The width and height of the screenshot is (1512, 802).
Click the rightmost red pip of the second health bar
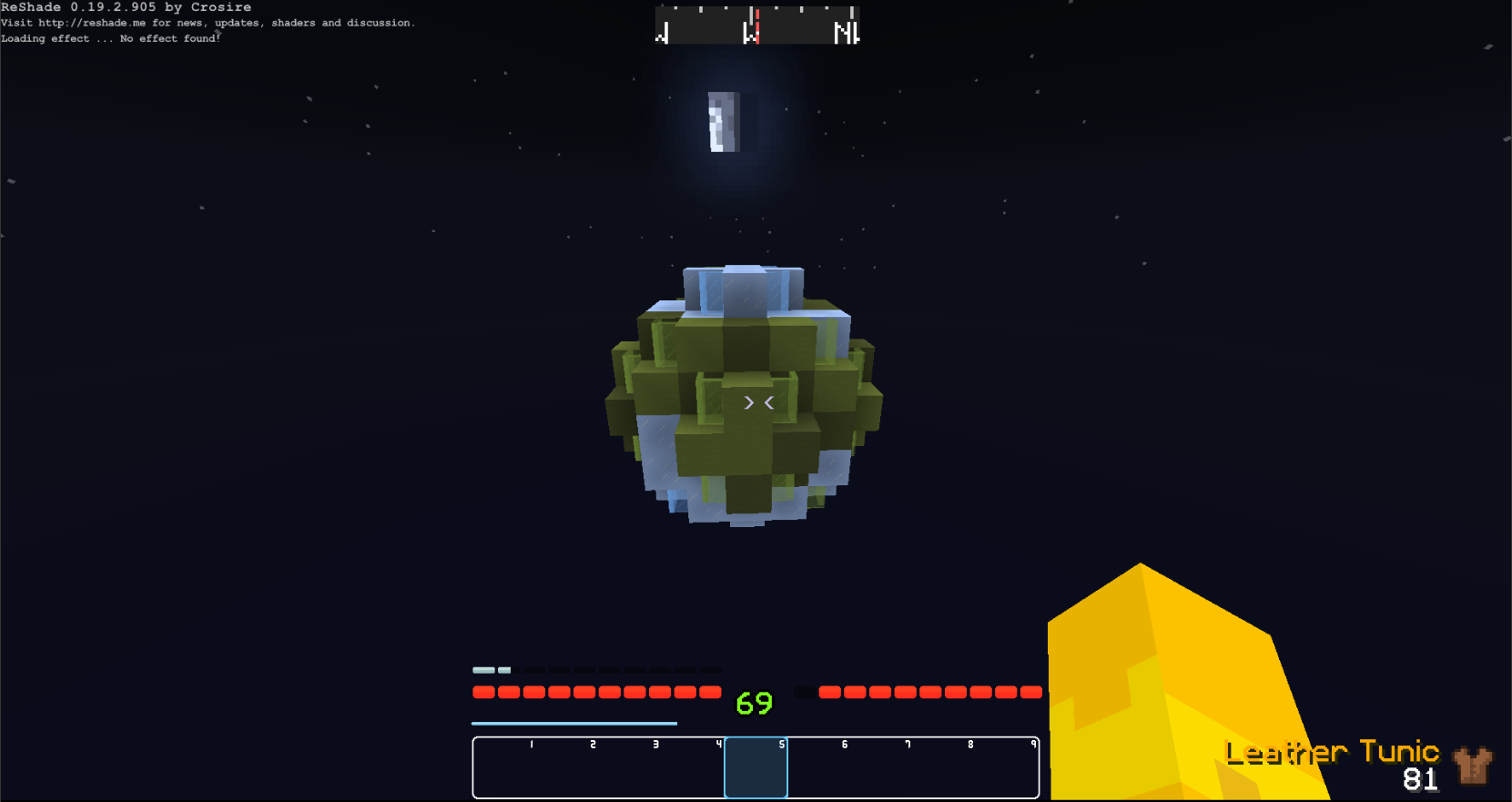click(1032, 692)
